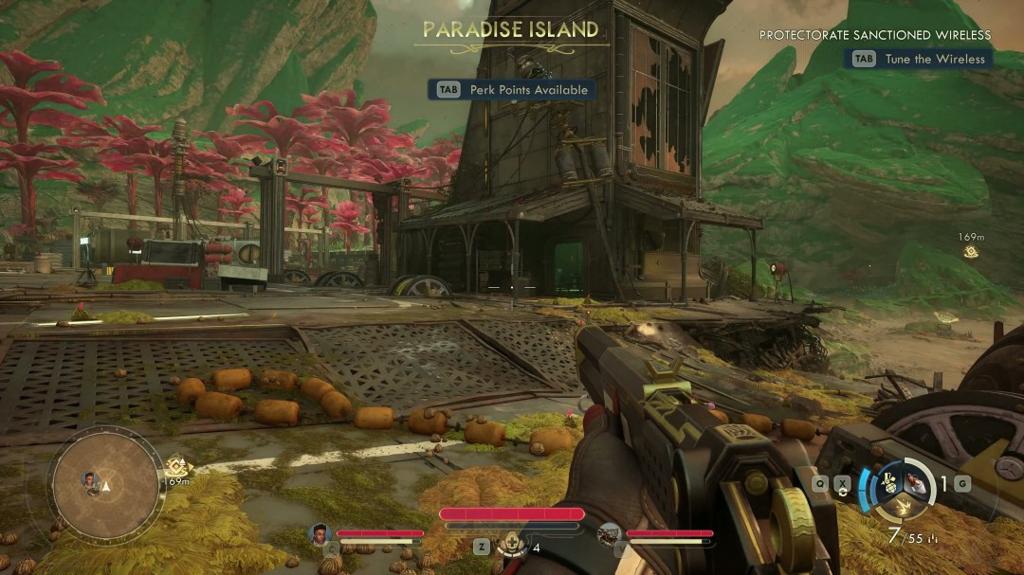Select the Tune the Wireless prompt
Screen dimensions: 1024x575
point(919,59)
